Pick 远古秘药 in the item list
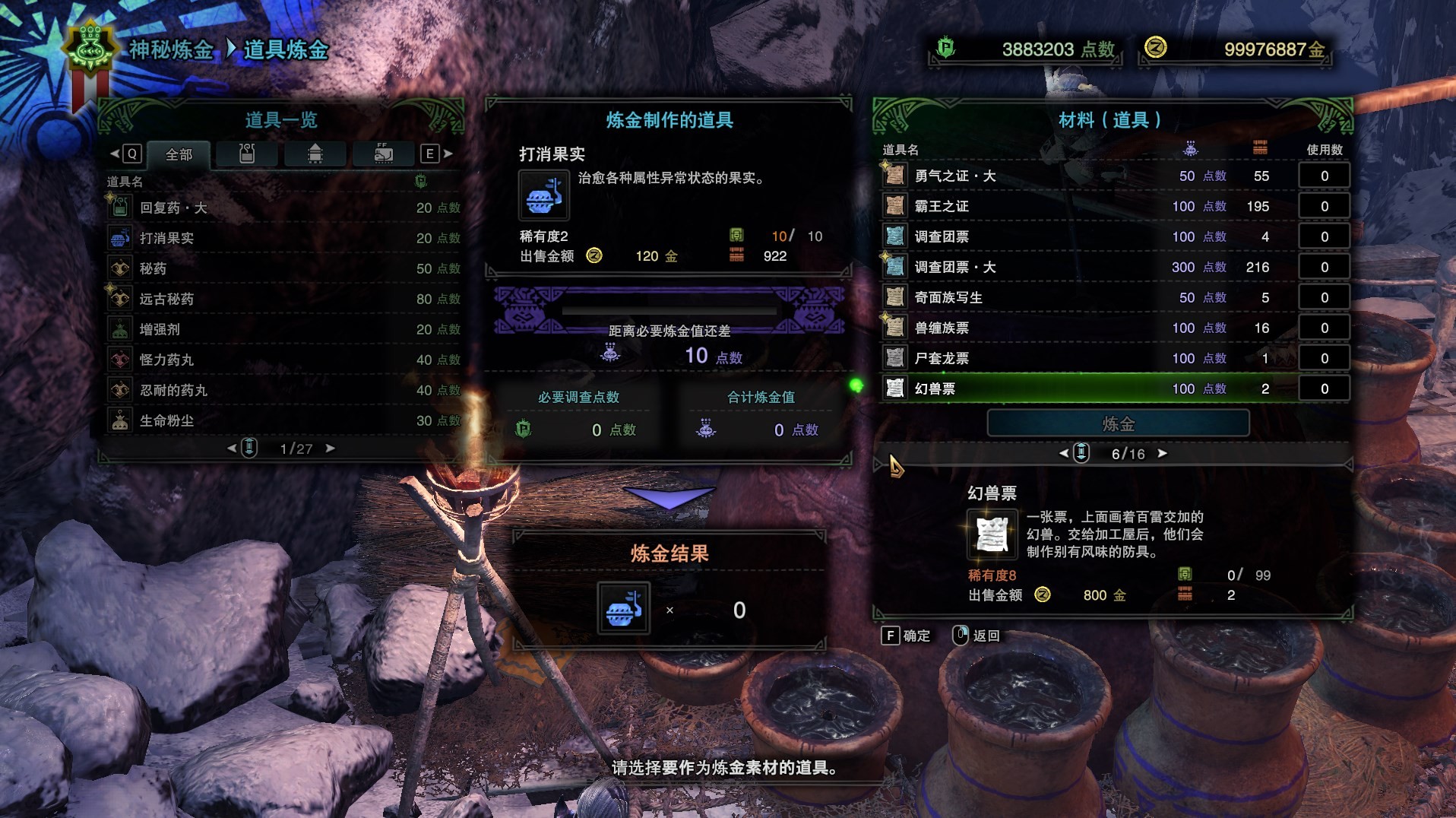1456x818 pixels. [283, 299]
